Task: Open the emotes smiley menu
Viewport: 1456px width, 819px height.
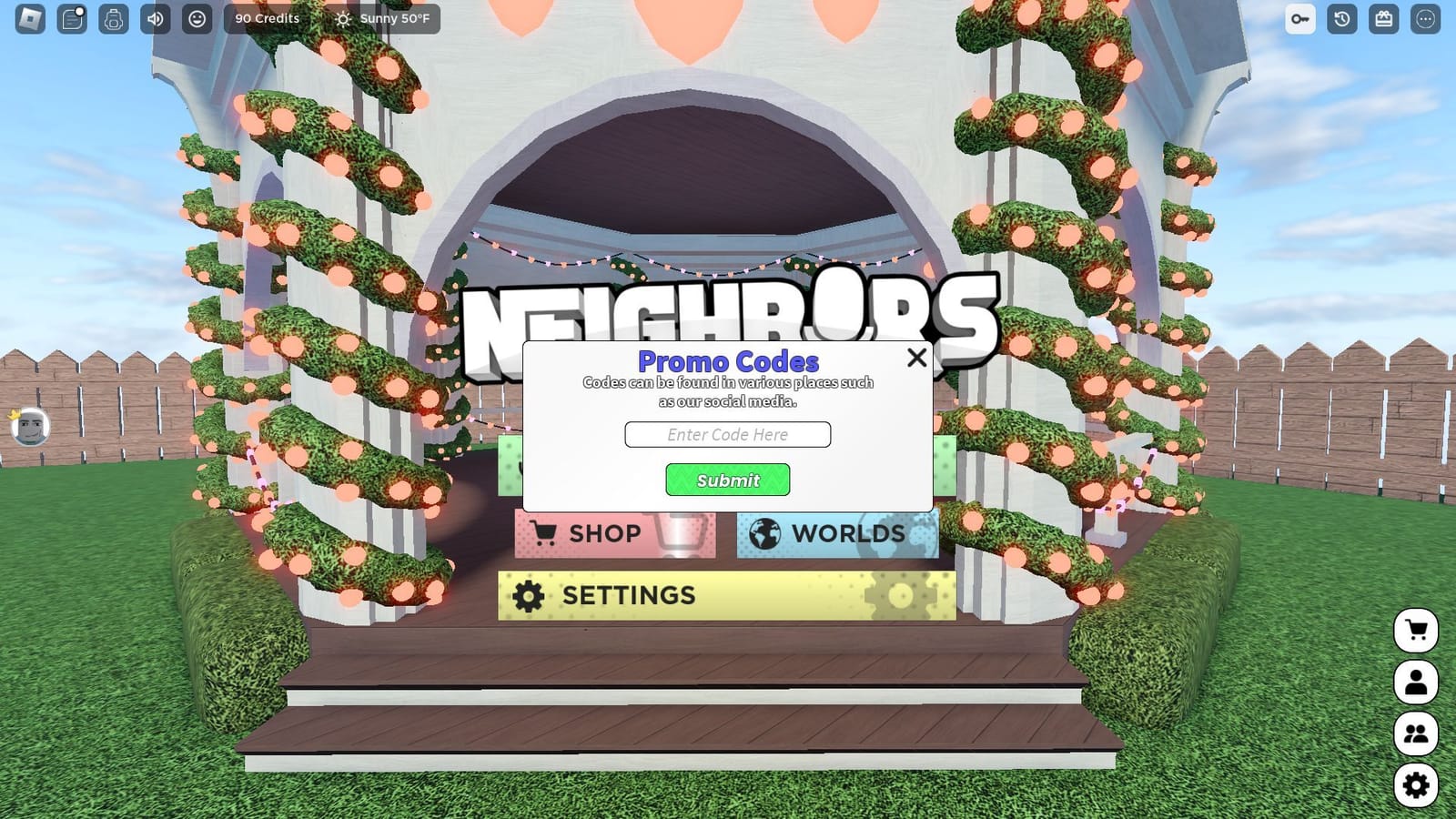Action: pos(197,18)
